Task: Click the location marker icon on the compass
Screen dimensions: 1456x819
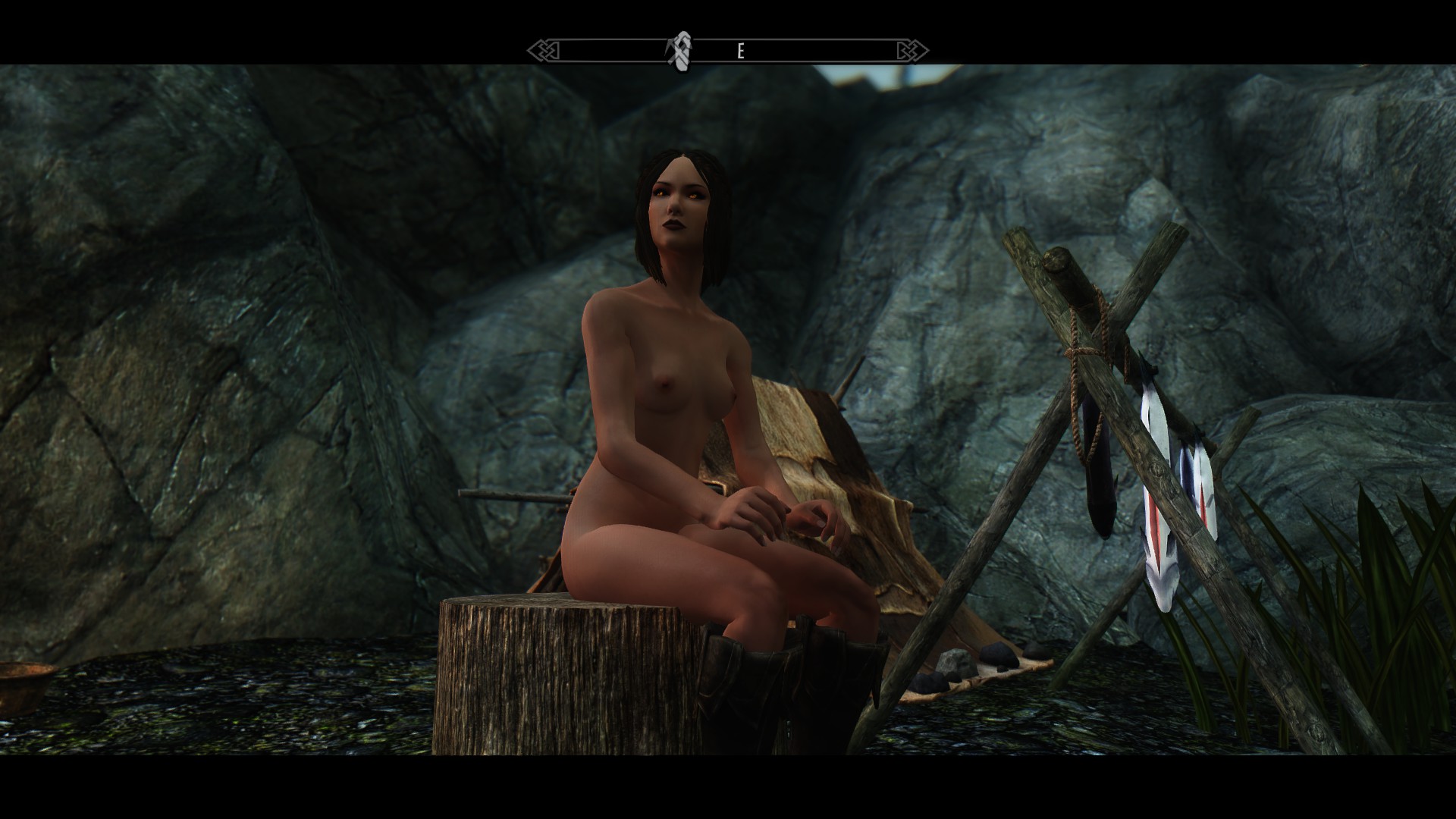Action: 680,51
